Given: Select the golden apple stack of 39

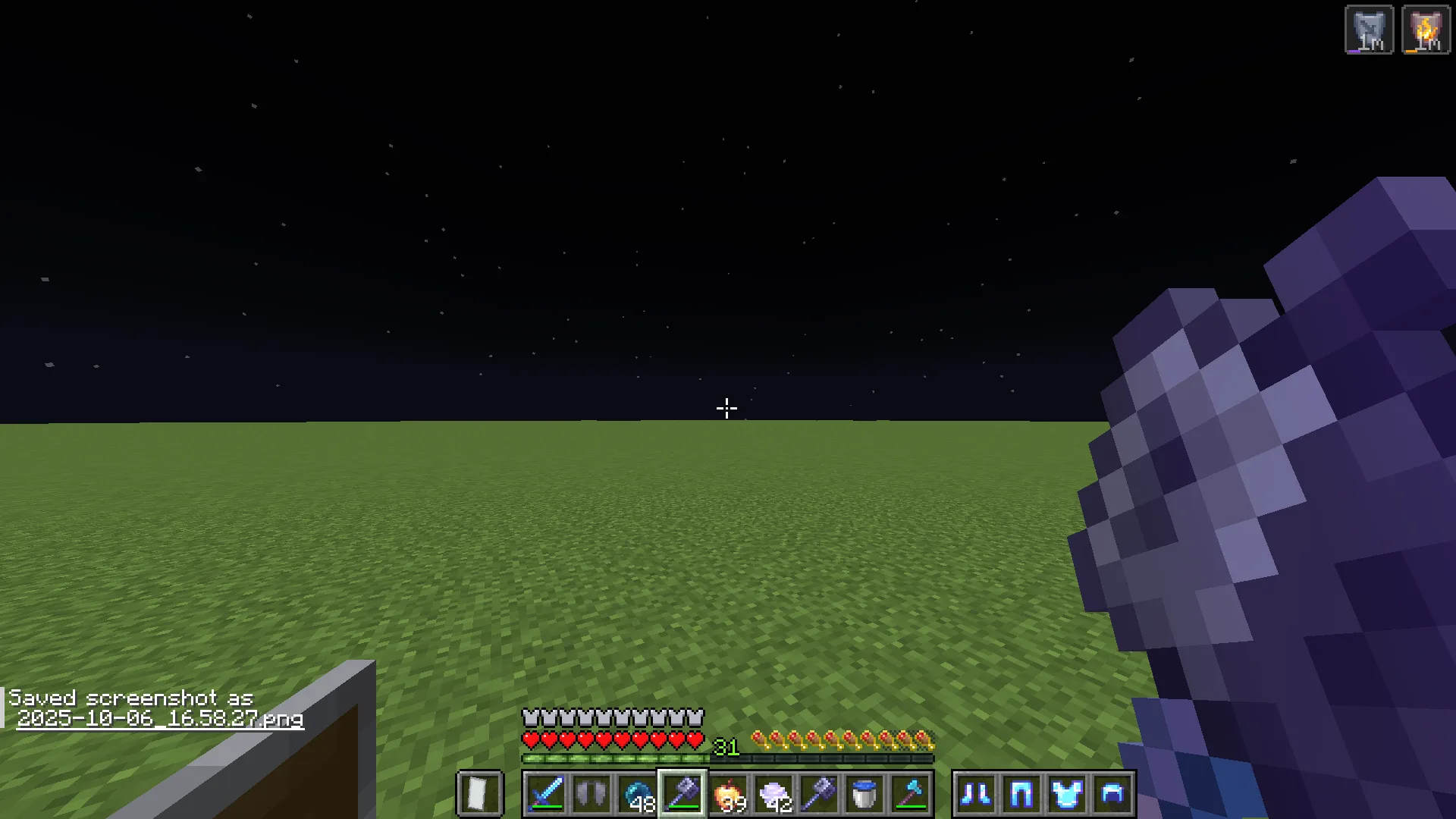Looking at the screenshot, I should coord(728,794).
